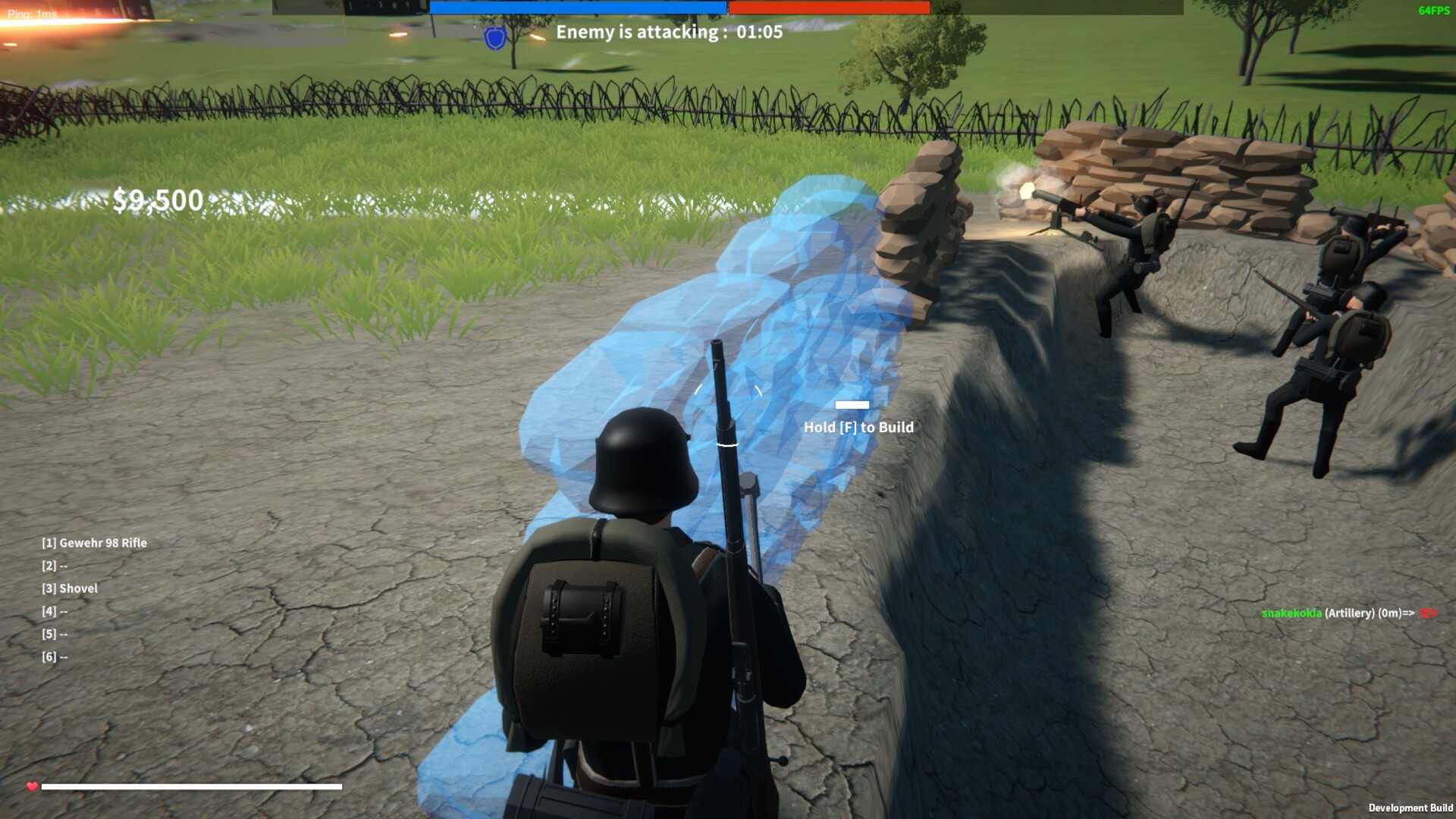
Task: Click the empty inventory slot 2
Action: tap(55, 566)
